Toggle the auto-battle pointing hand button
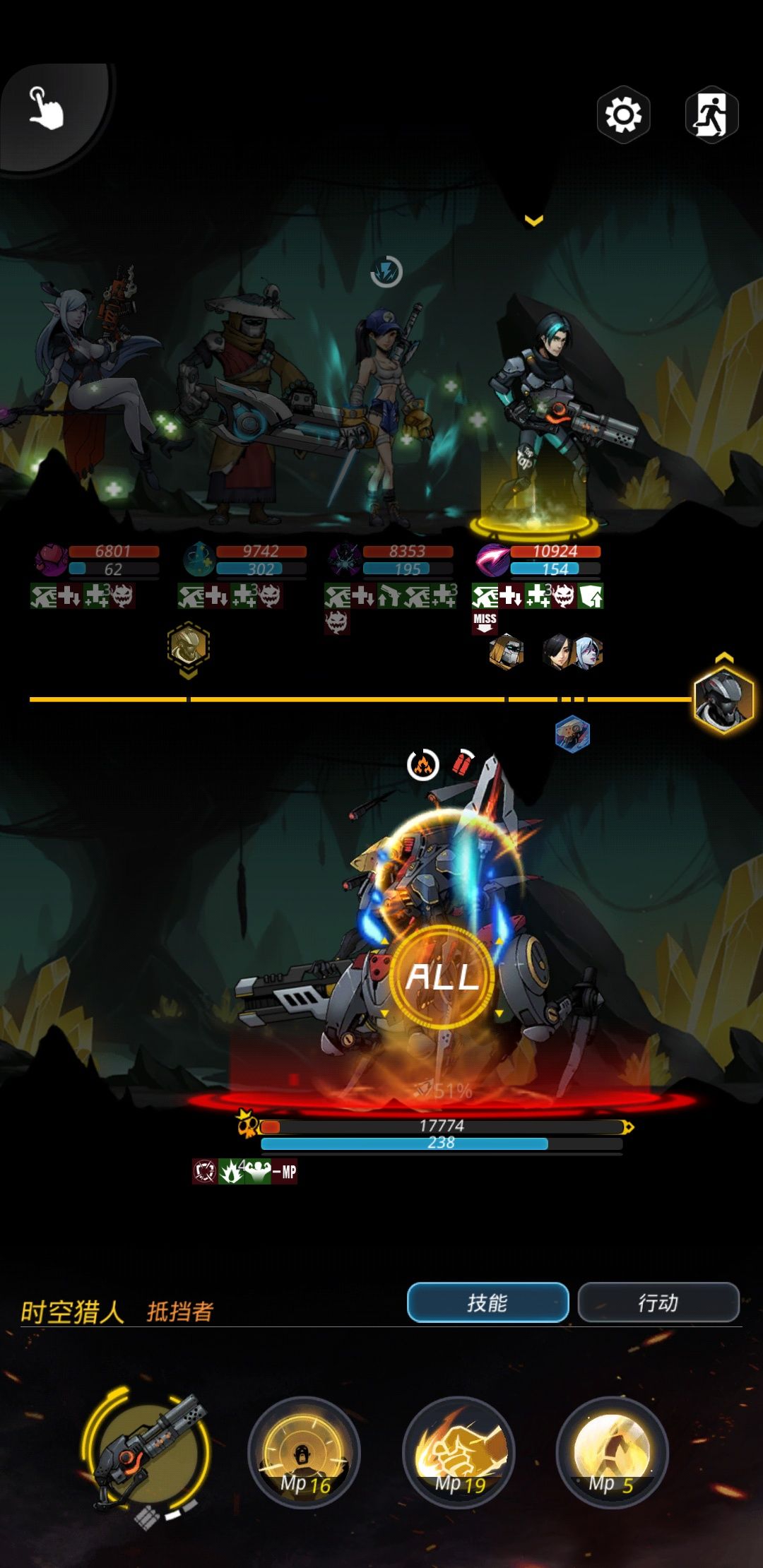Screen dimensions: 763x1568 (47, 109)
